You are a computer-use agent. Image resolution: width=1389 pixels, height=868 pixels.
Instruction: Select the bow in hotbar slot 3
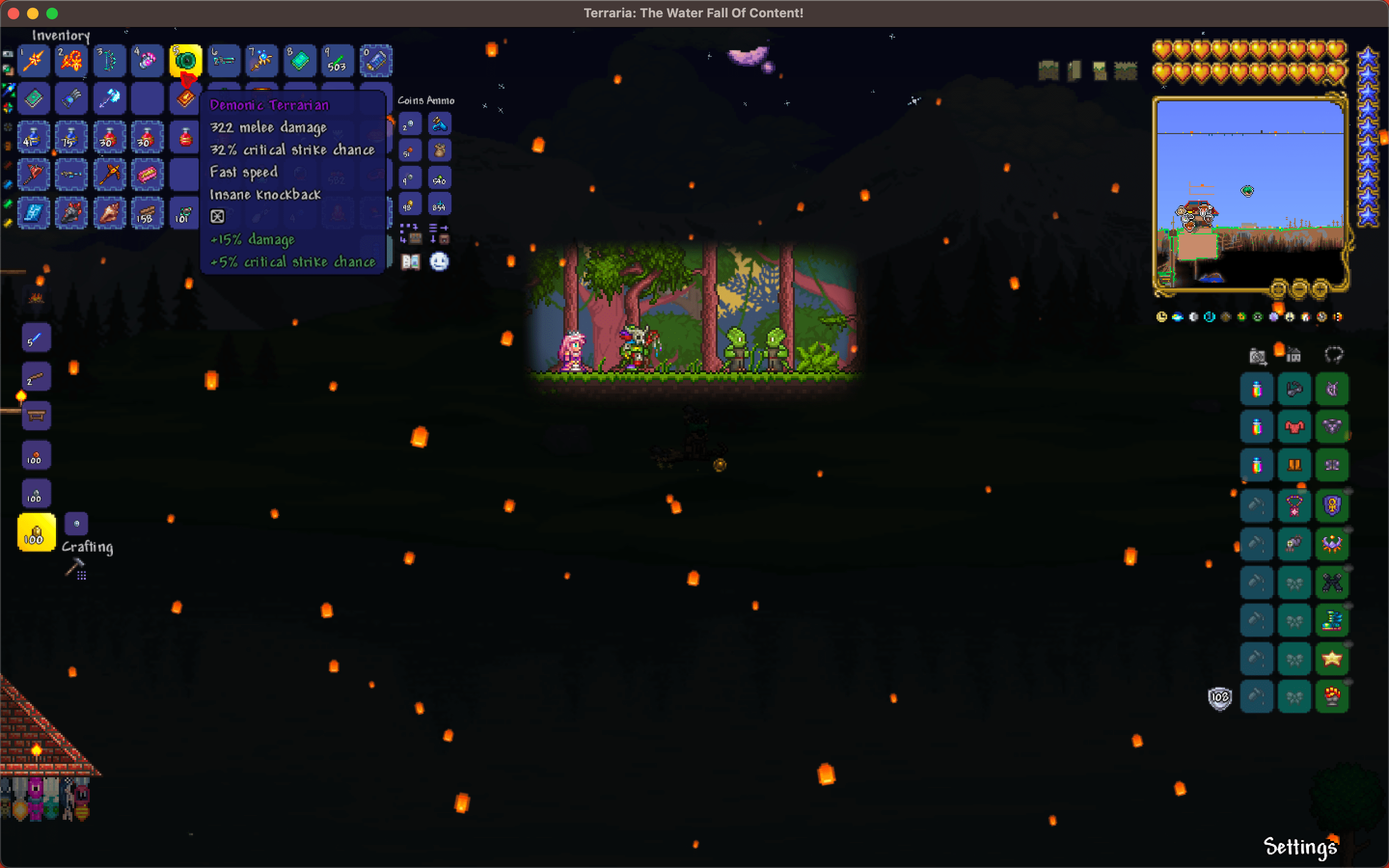pos(109,60)
